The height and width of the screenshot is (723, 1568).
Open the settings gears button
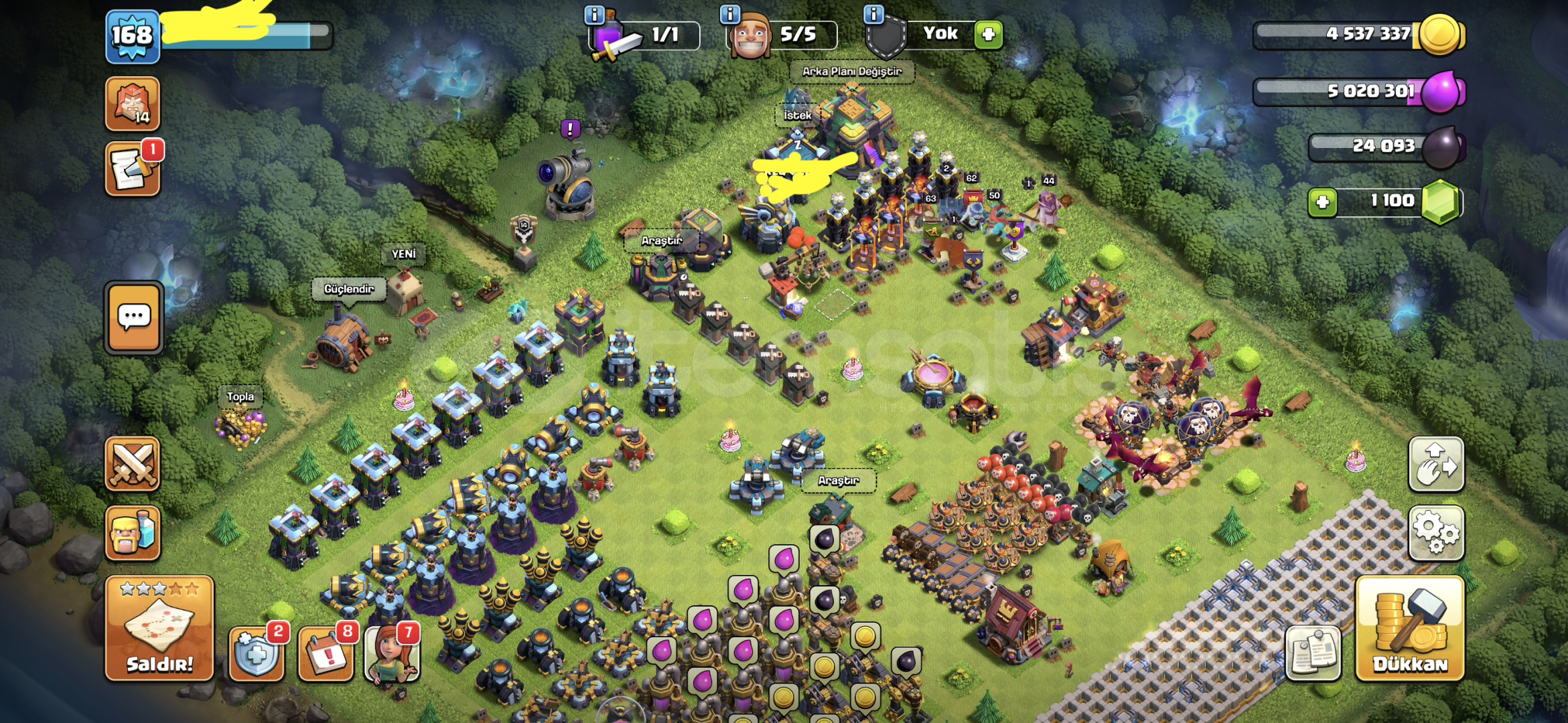[1436, 532]
